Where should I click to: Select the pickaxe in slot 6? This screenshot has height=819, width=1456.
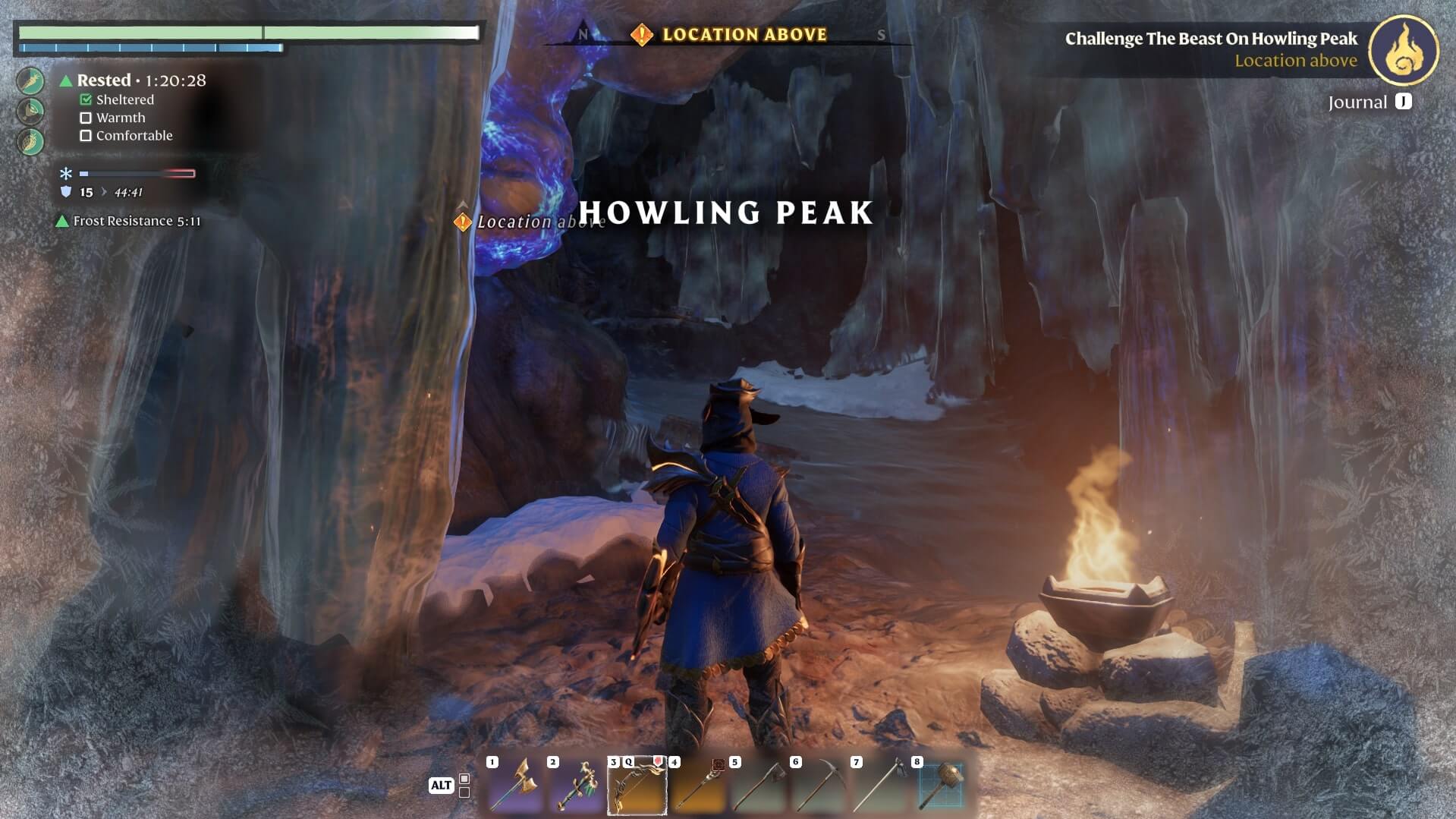tap(819, 786)
